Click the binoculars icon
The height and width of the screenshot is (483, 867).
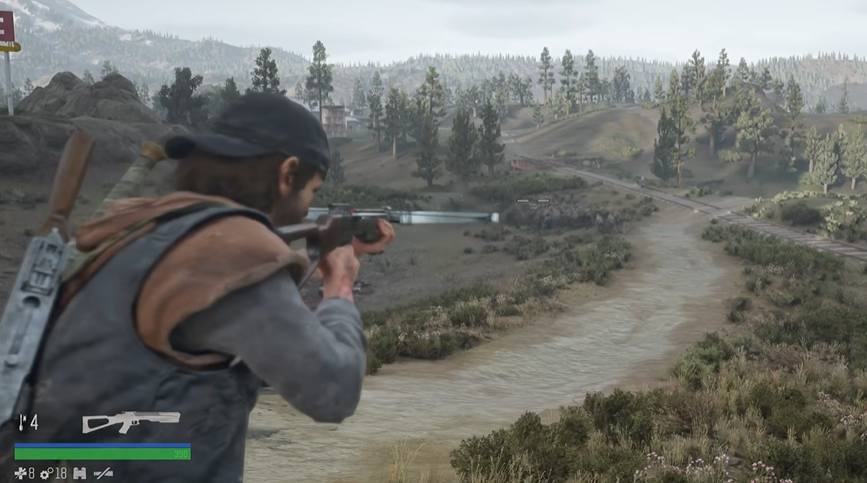point(80,472)
